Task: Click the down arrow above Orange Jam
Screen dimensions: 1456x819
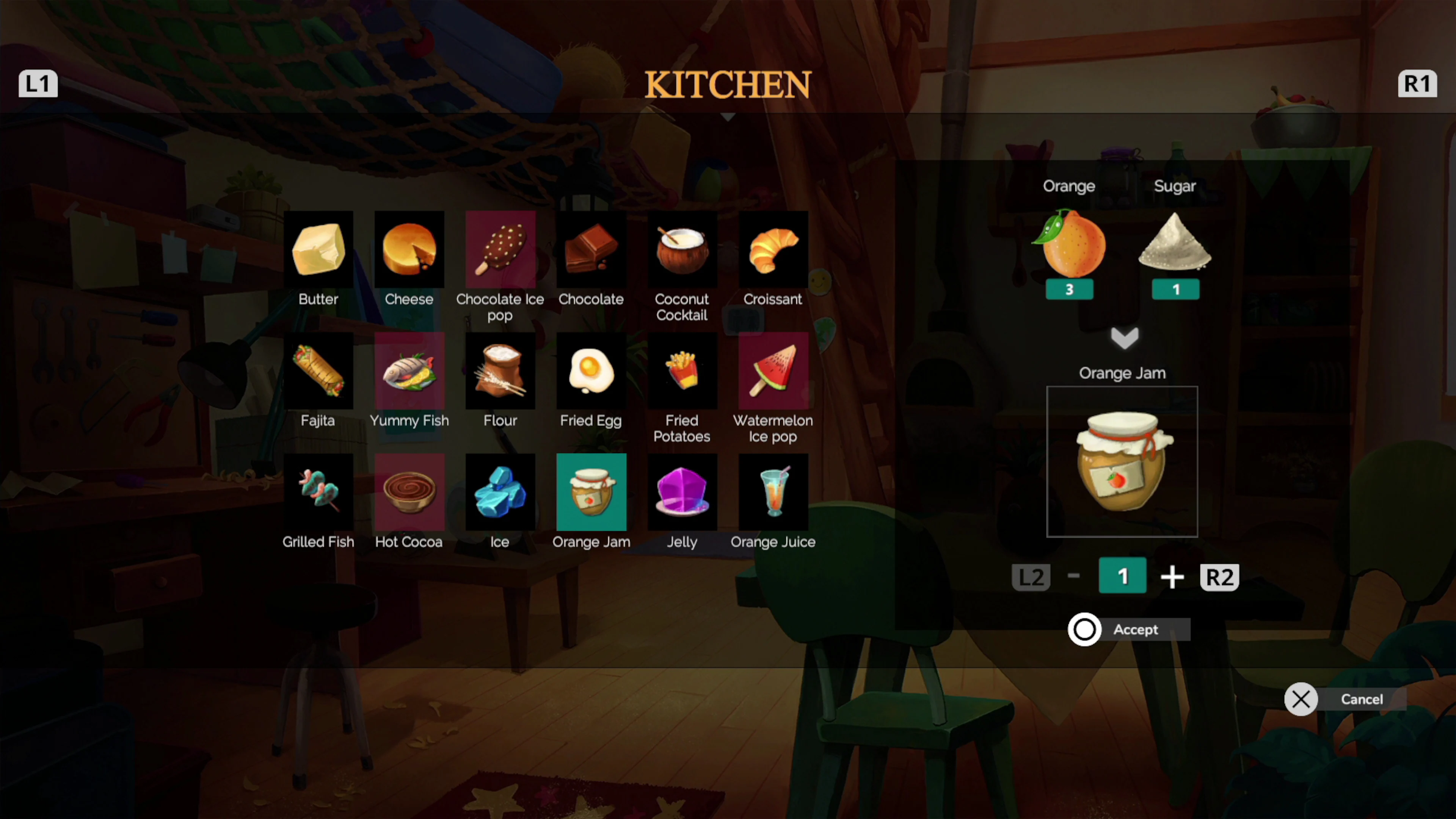Action: 1123,337
